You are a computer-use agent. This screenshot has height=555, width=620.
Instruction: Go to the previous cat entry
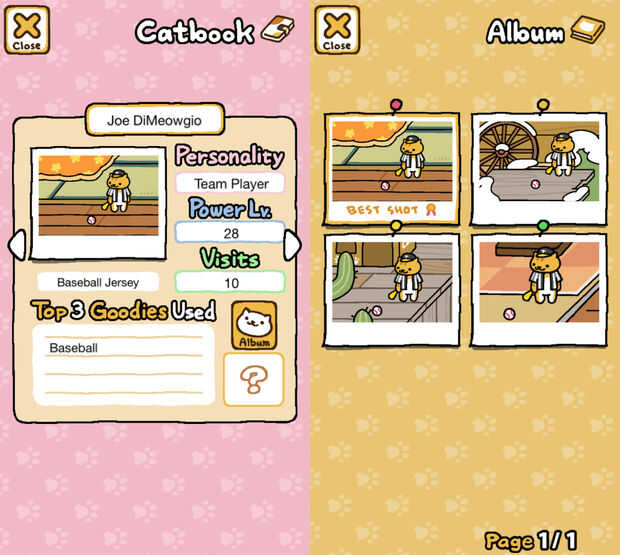pyautogui.click(x=15, y=244)
